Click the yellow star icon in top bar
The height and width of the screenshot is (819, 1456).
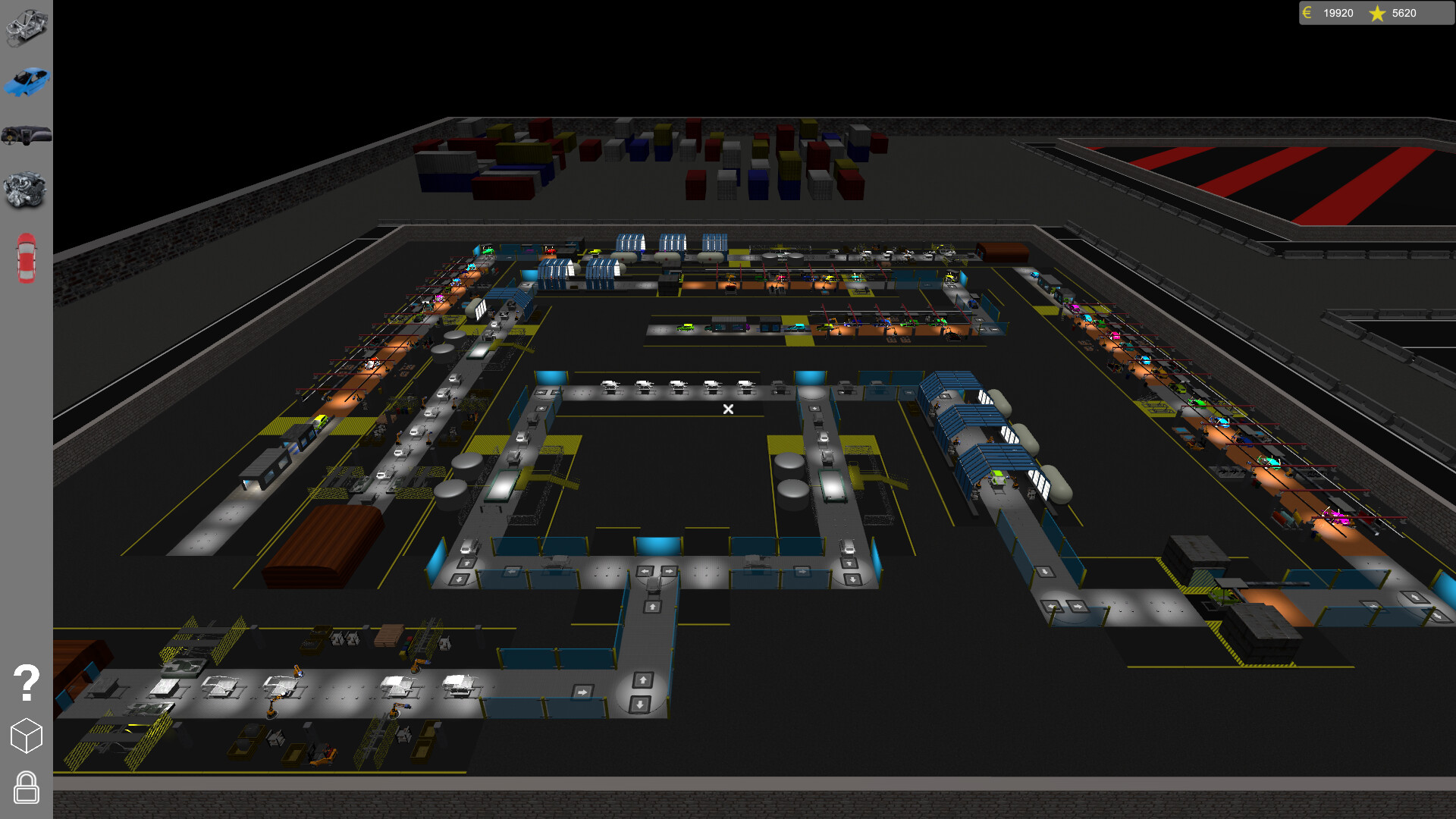tap(1376, 13)
